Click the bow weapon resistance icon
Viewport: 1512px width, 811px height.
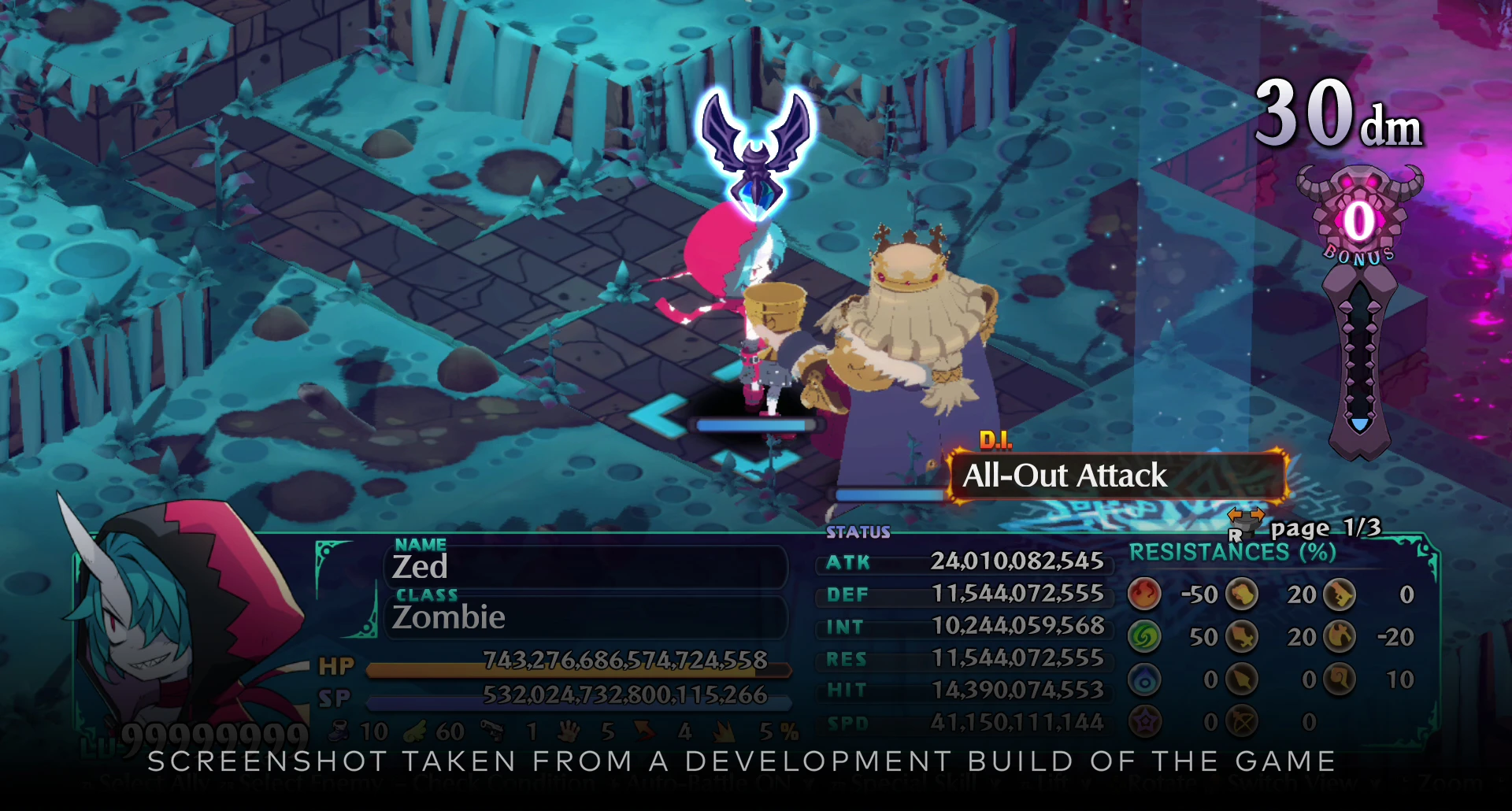tap(1242, 720)
